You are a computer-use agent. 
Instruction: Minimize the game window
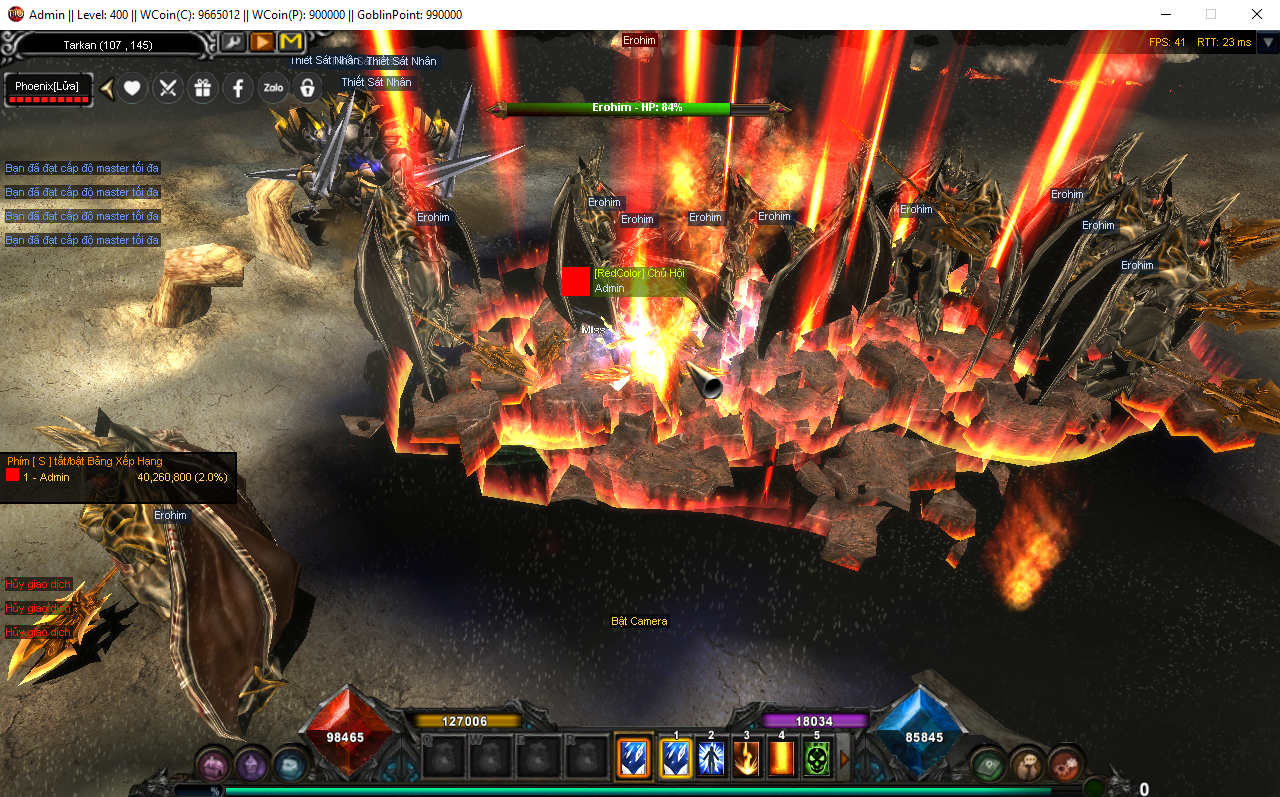pyautogui.click(x=1165, y=14)
